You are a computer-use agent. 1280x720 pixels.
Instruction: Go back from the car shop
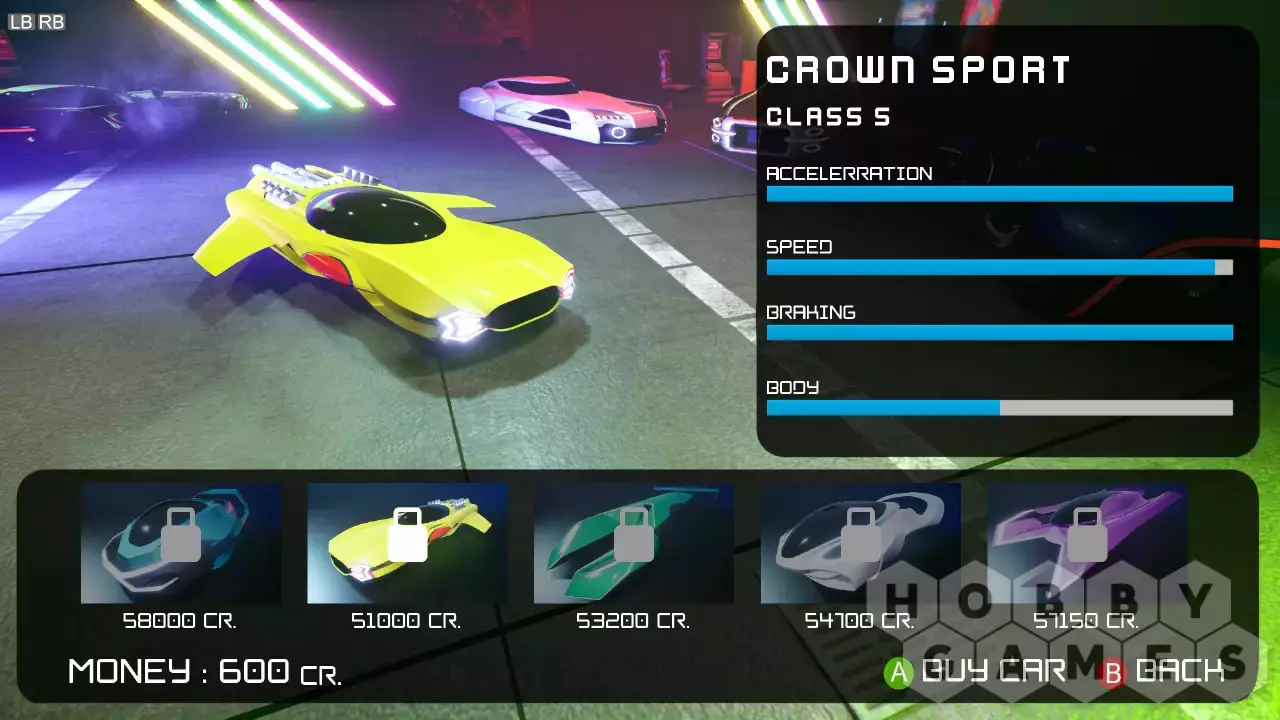pos(1163,671)
